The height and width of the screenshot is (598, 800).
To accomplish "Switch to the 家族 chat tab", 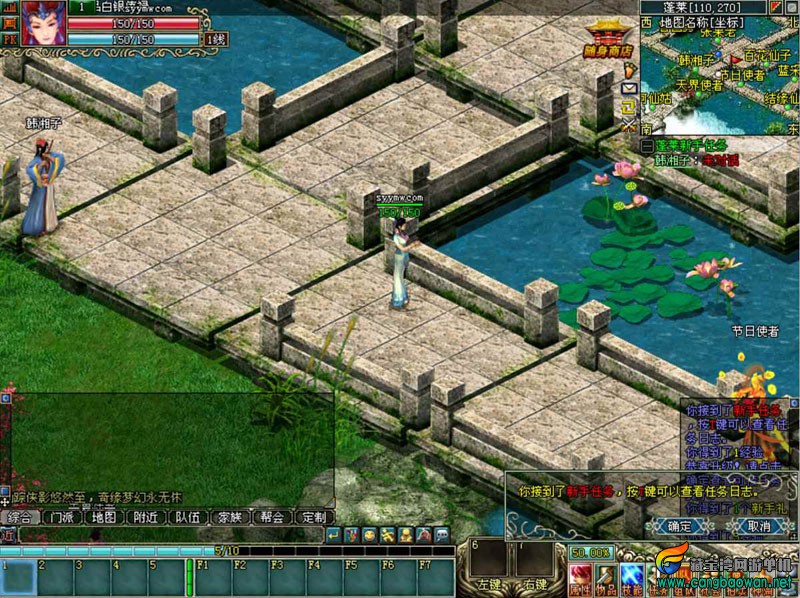I will pyautogui.click(x=230, y=517).
